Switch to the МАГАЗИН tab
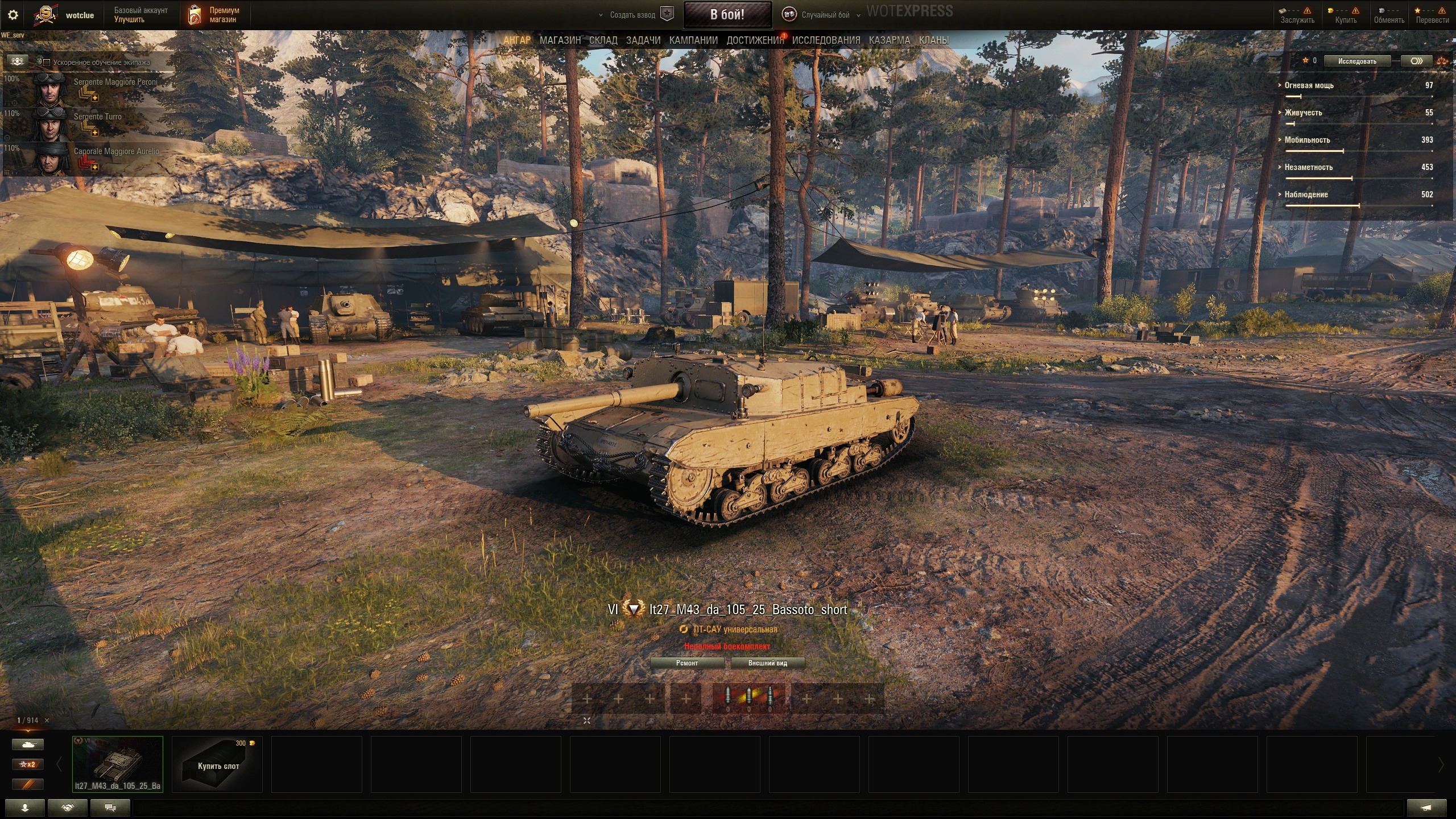This screenshot has height=819, width=1456. (560, 40)
